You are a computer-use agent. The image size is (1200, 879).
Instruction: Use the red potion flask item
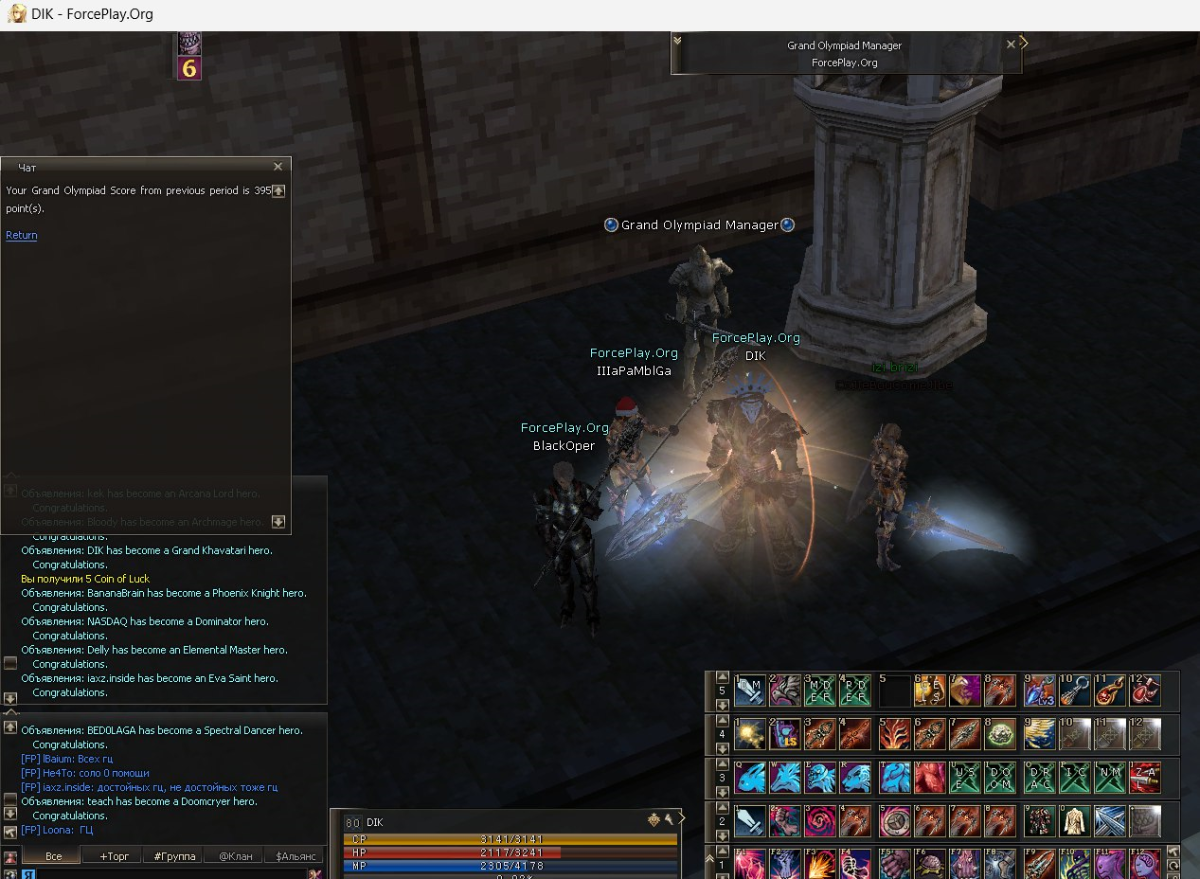point(1144,690)
